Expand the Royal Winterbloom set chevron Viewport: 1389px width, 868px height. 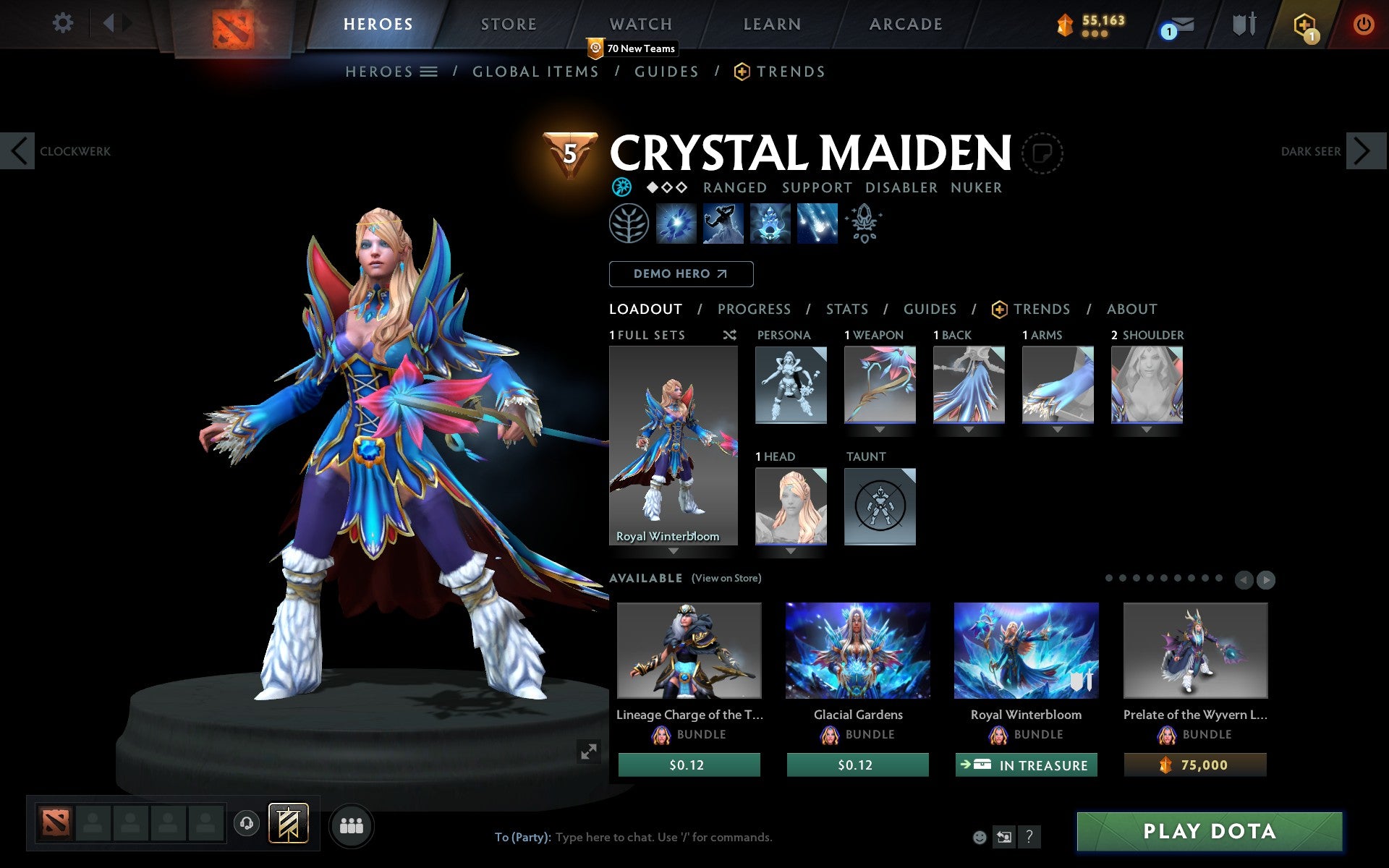click(674, 551)
